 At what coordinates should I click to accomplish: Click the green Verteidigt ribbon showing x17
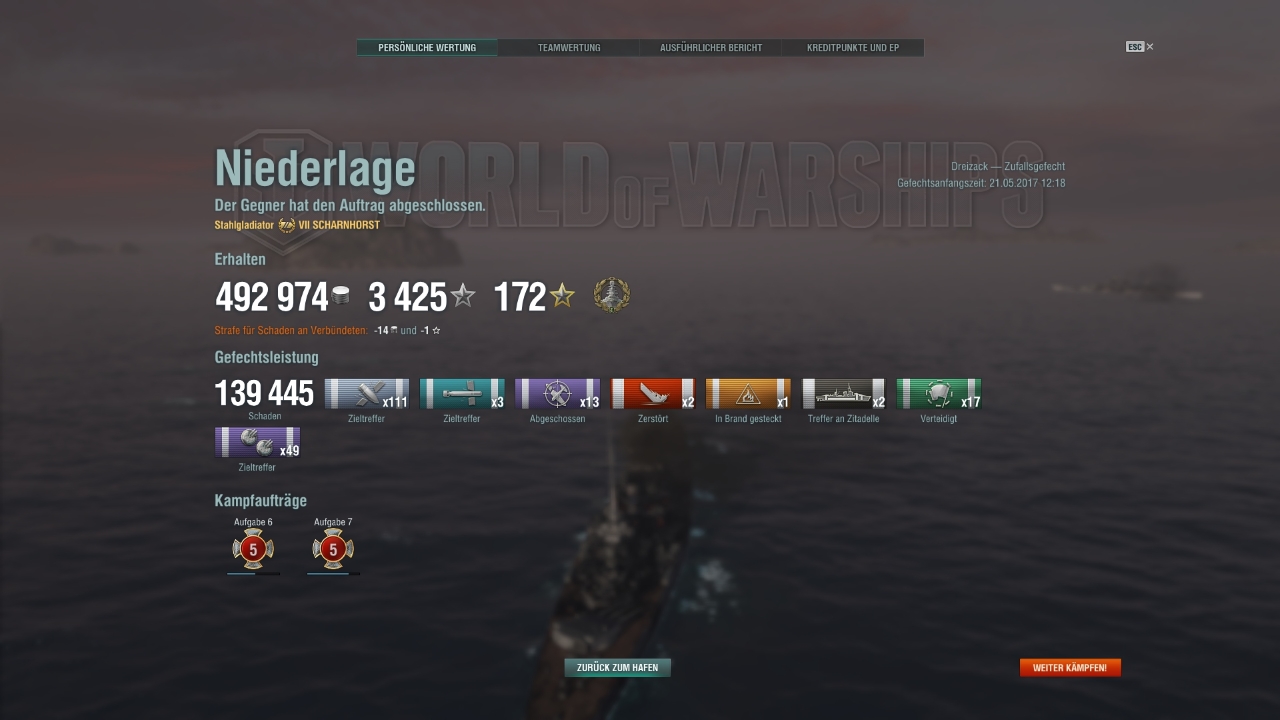(939, 393)
